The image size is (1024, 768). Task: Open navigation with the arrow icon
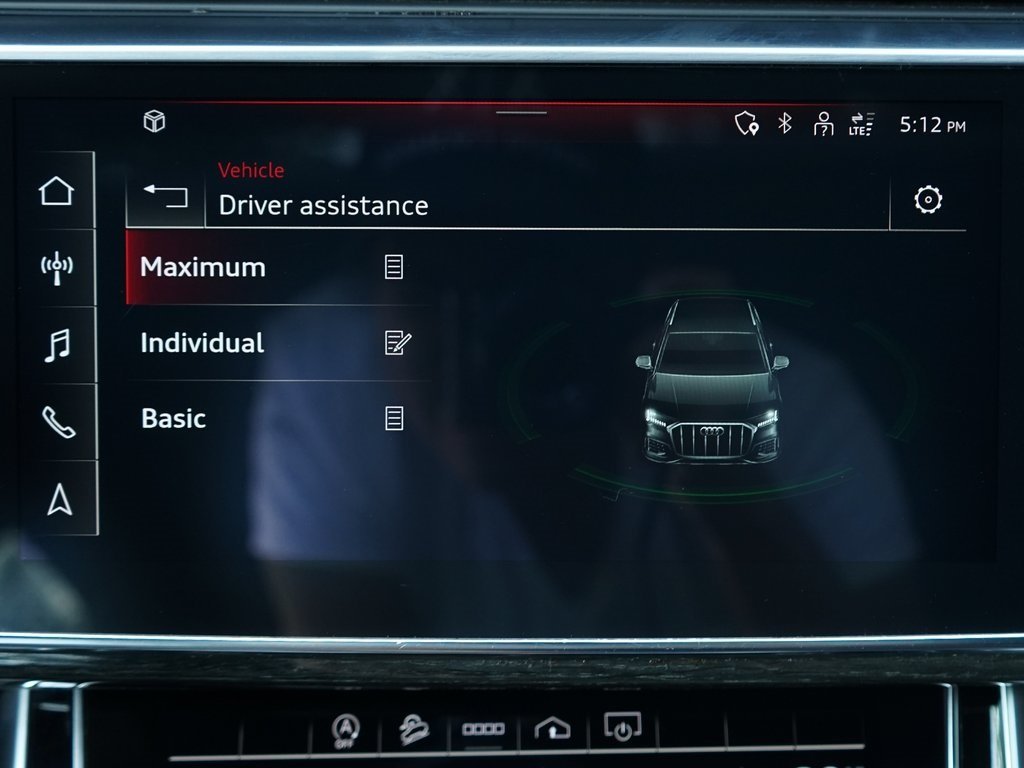point(59,499)
